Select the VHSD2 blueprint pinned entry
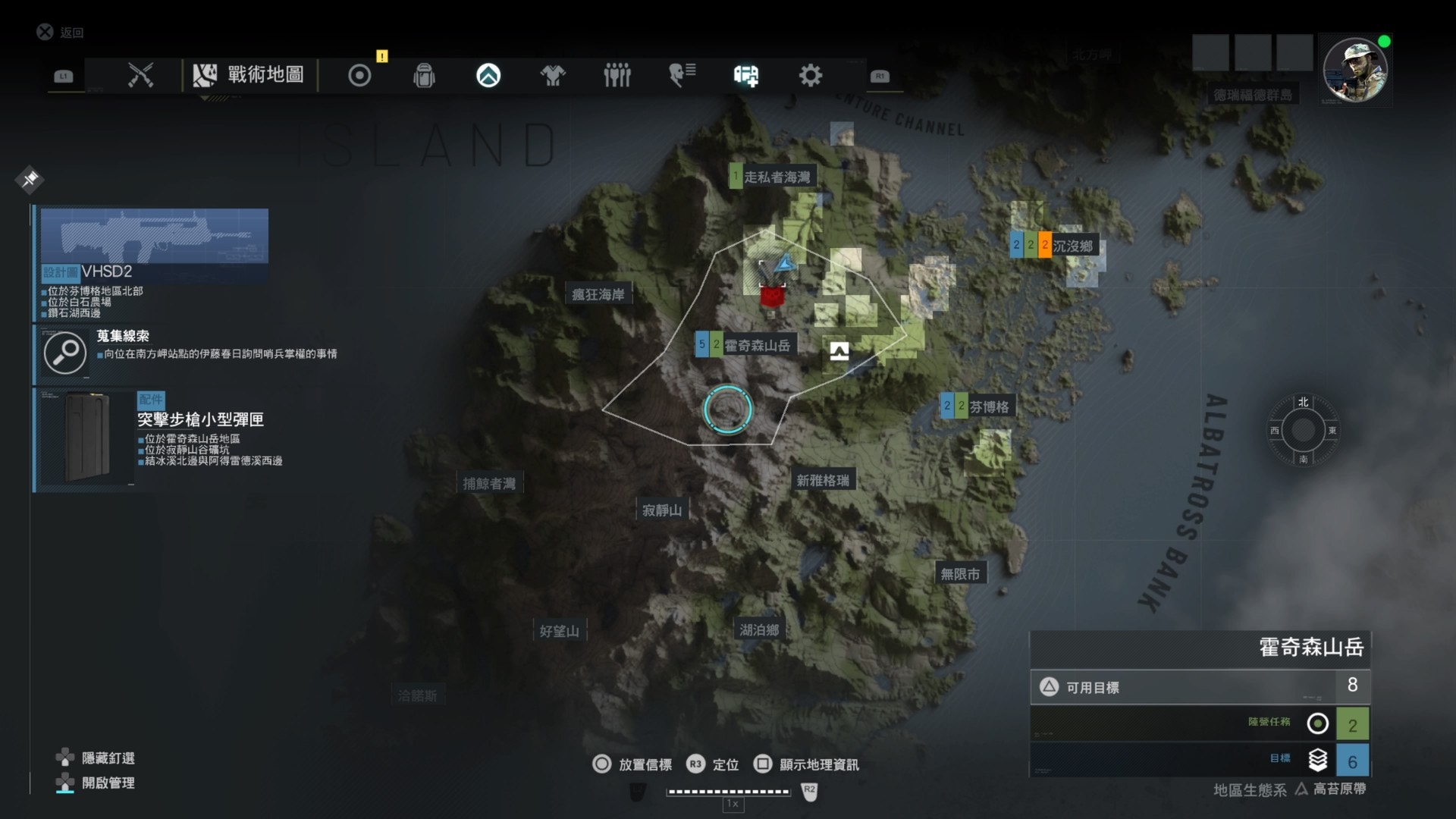The width and height of the screenshot is (1456, 819). [154, 262]
